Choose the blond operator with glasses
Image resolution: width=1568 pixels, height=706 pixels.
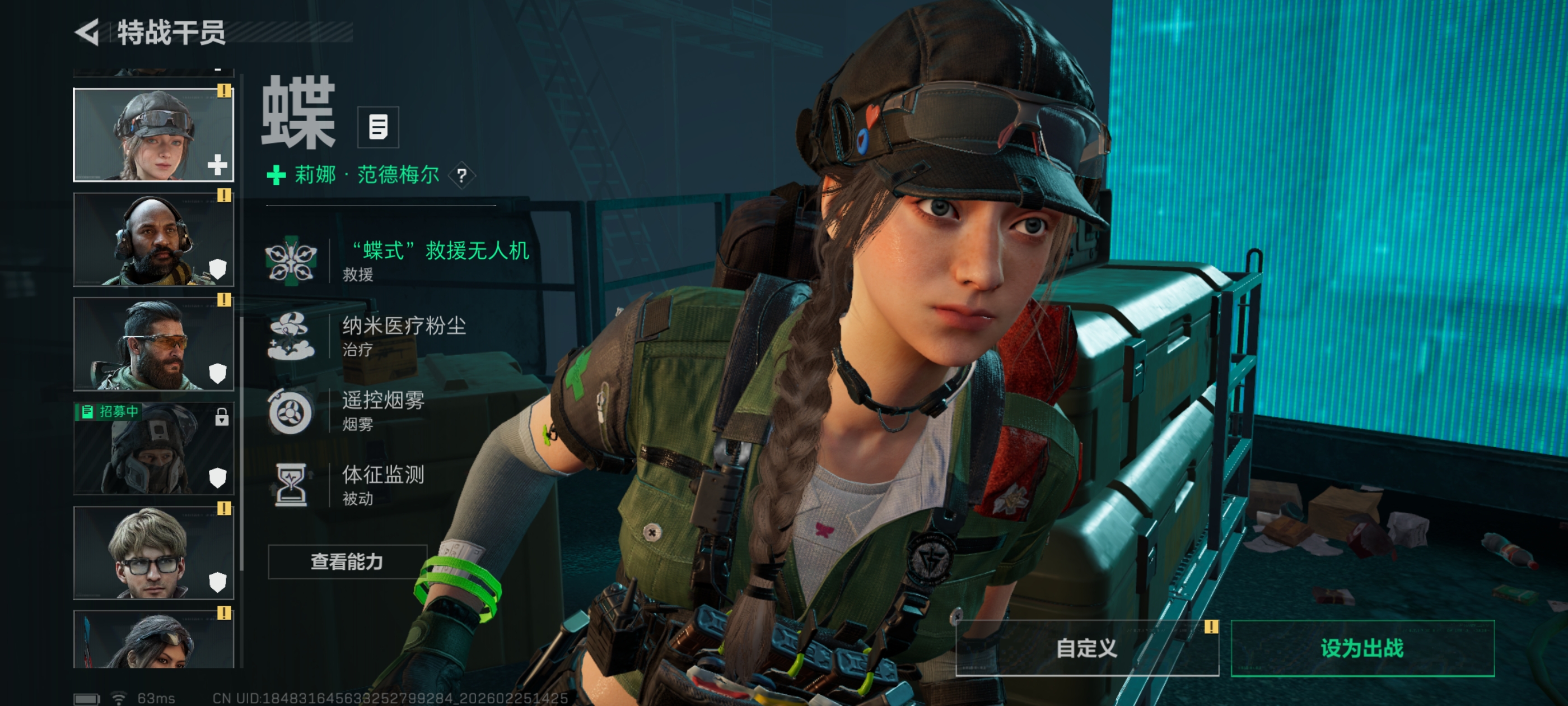point(153,553)
